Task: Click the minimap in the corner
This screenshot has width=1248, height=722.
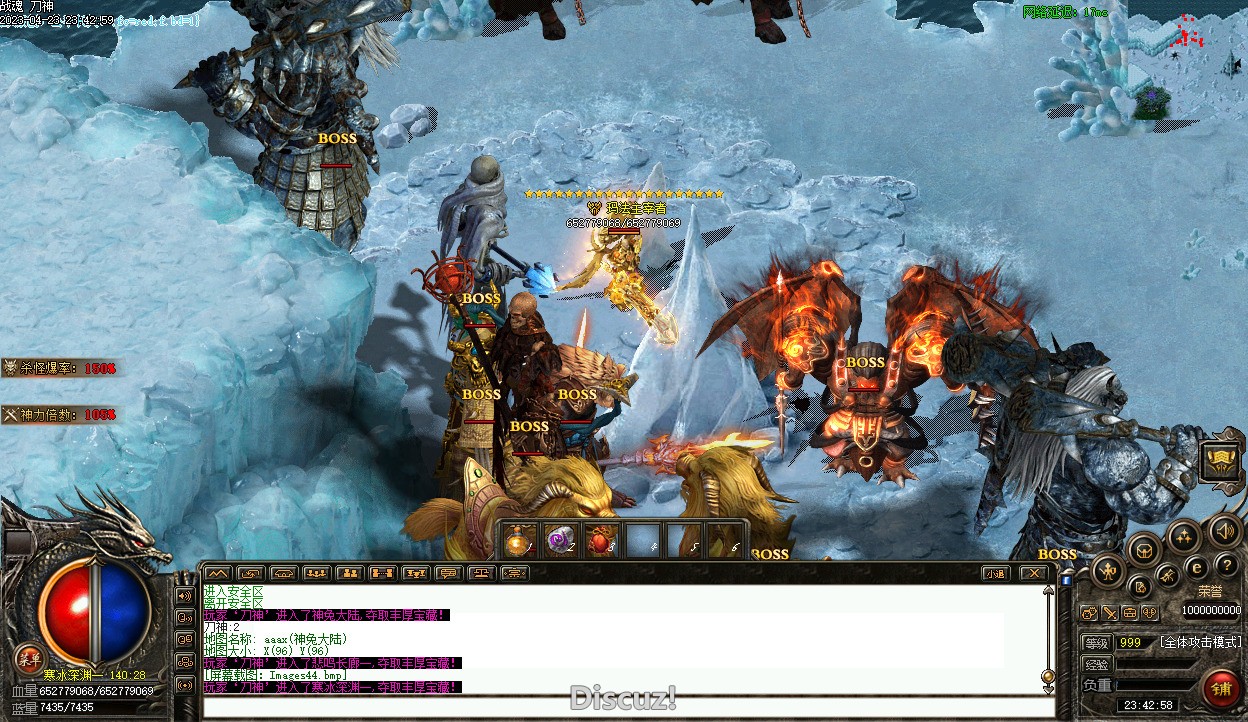Action: (x=1187, y=60)
